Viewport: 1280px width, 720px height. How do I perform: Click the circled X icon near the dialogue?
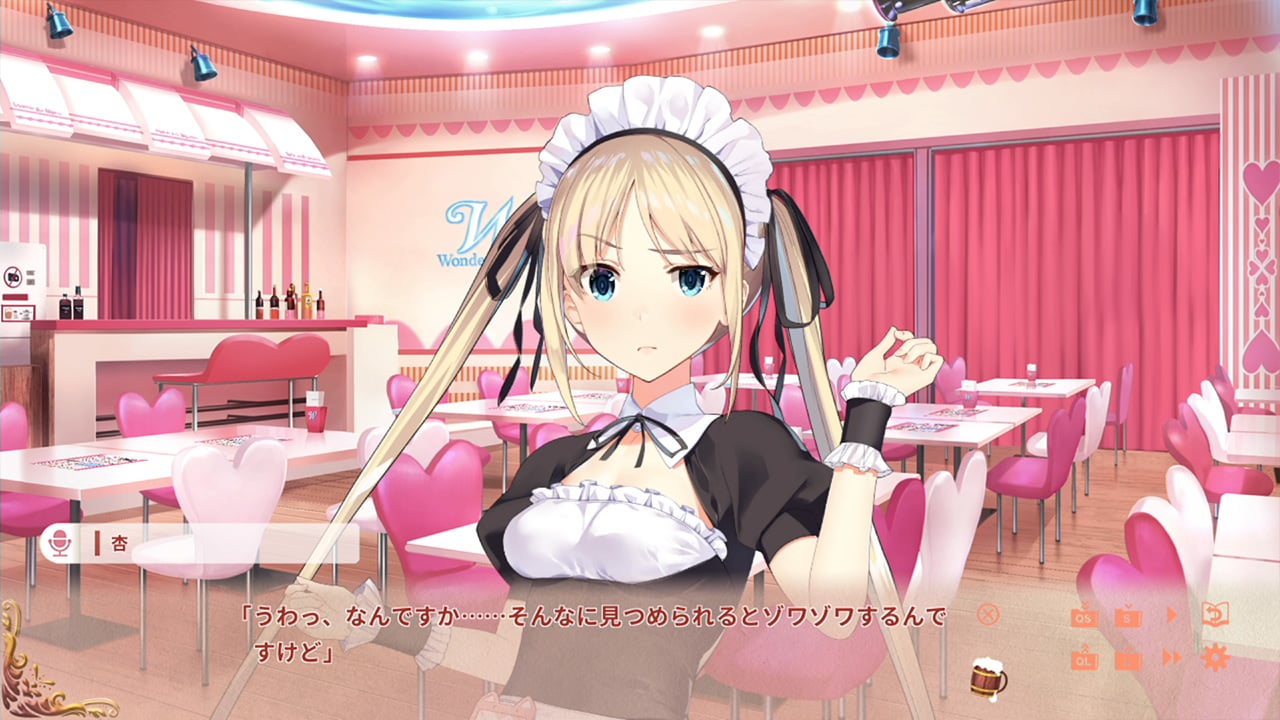coord(987,617)
